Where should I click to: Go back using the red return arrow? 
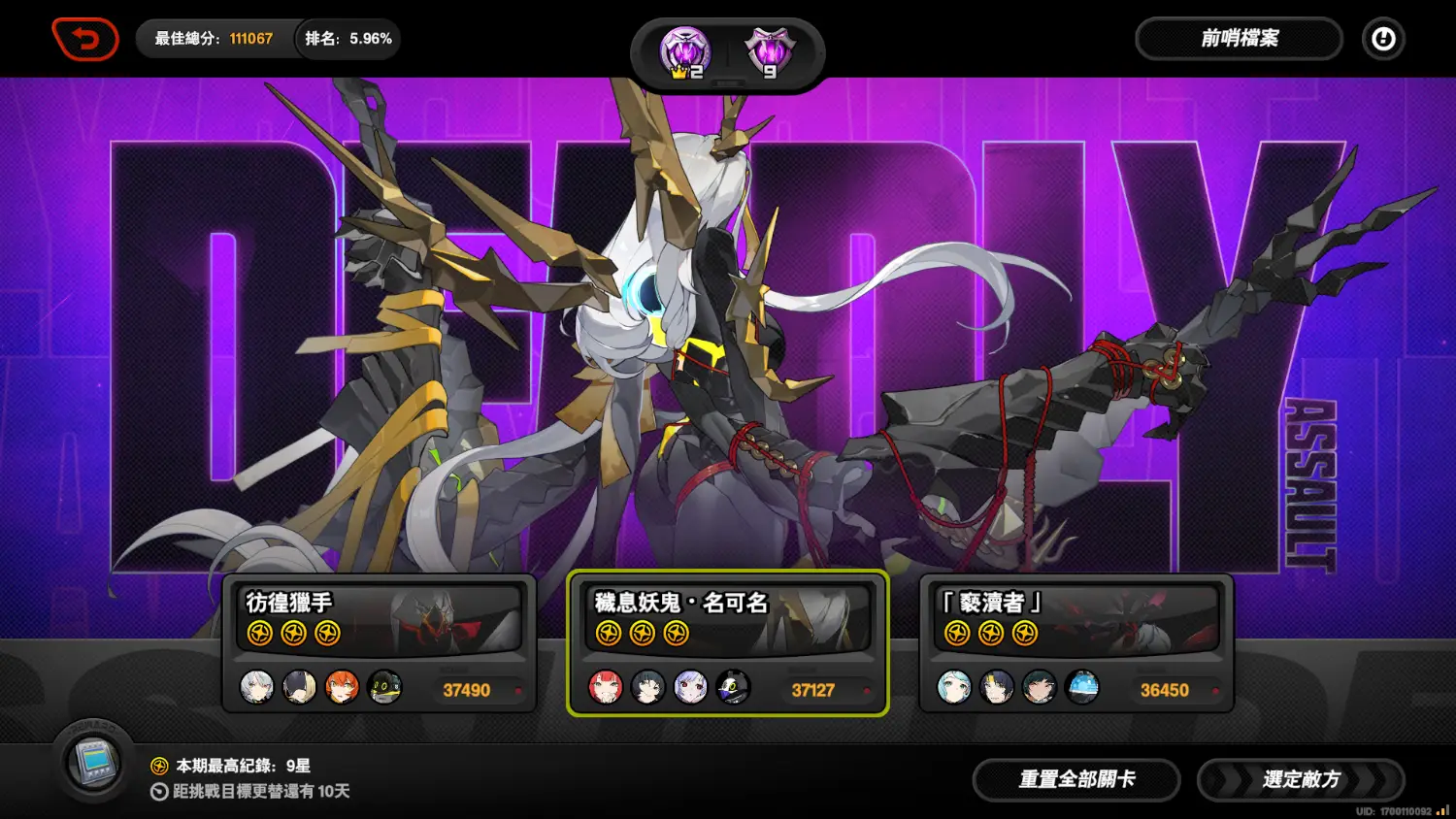click(x=85, y=40)
